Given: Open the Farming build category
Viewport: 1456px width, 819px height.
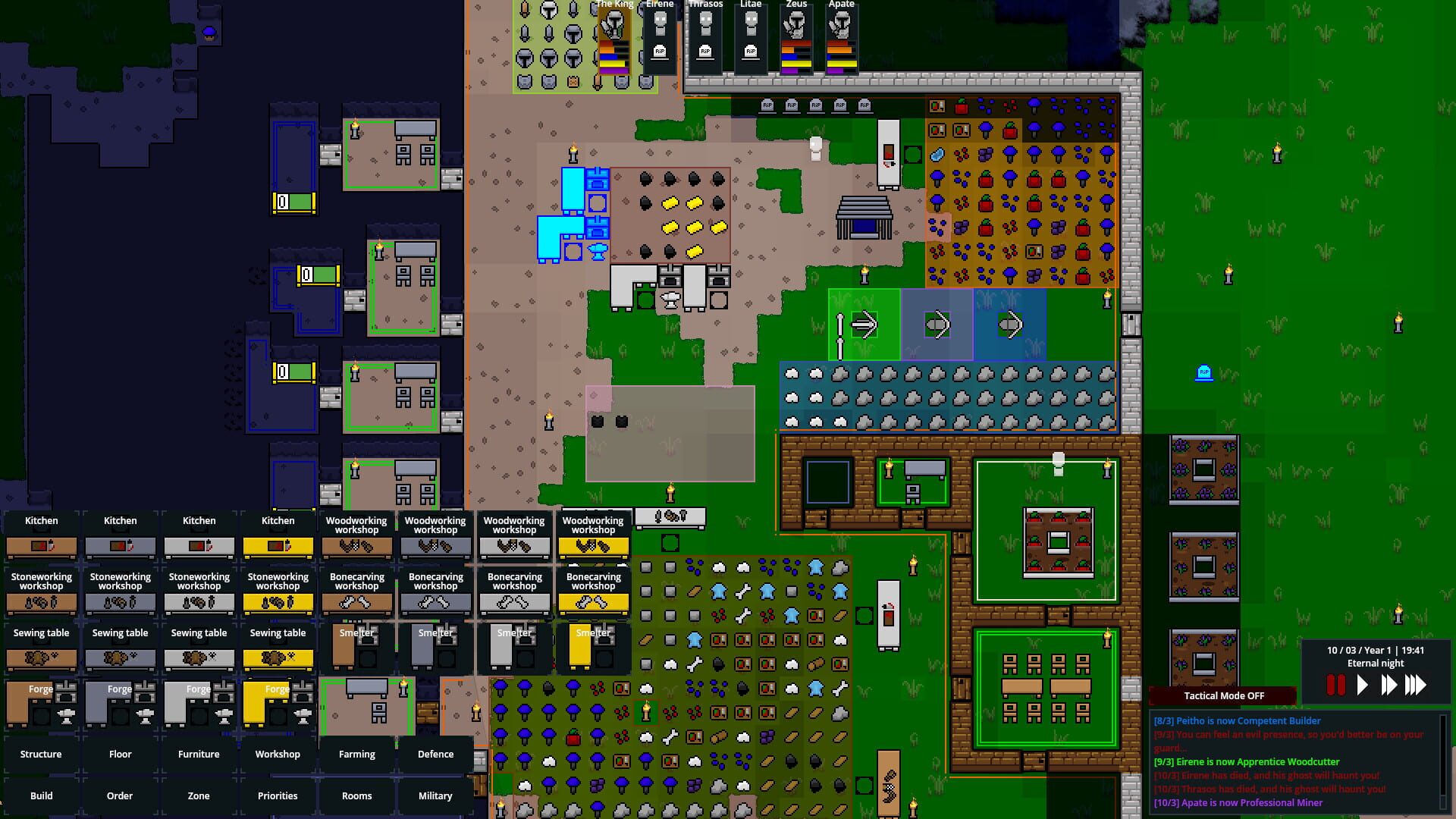Looking at the screenshot, I should point(356,754).
